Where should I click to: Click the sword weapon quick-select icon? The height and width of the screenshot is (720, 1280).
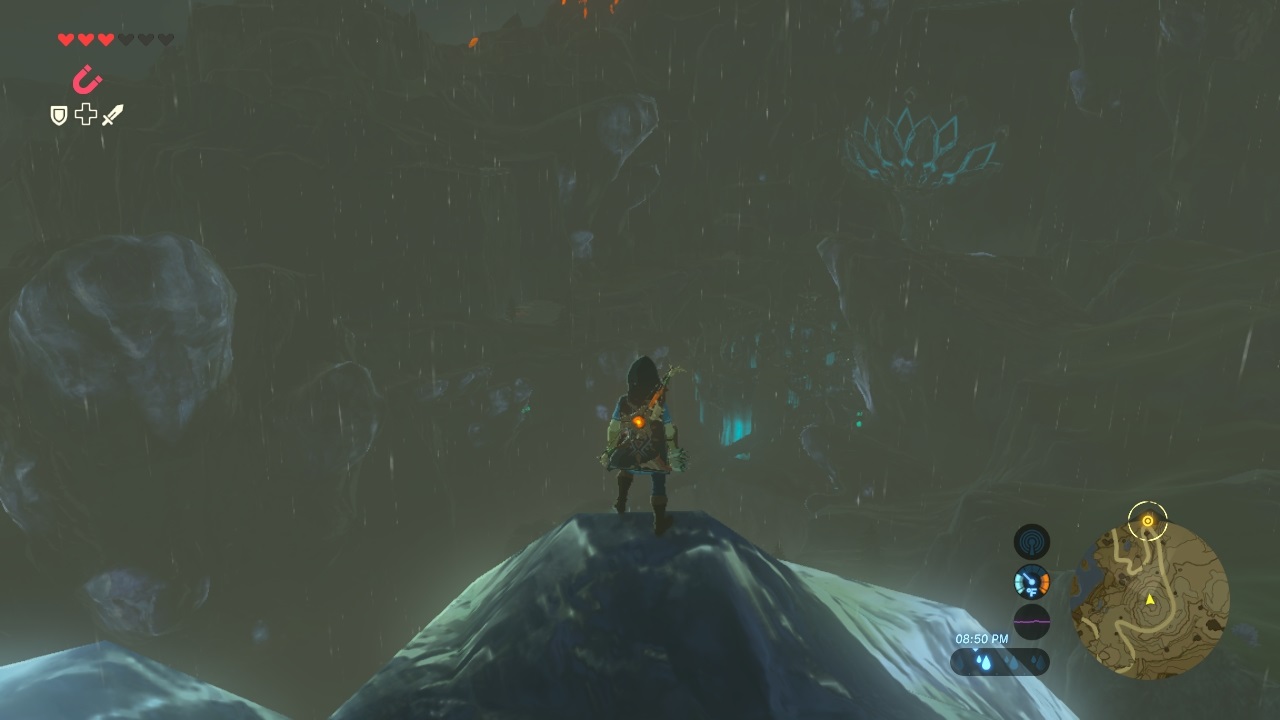112,116
